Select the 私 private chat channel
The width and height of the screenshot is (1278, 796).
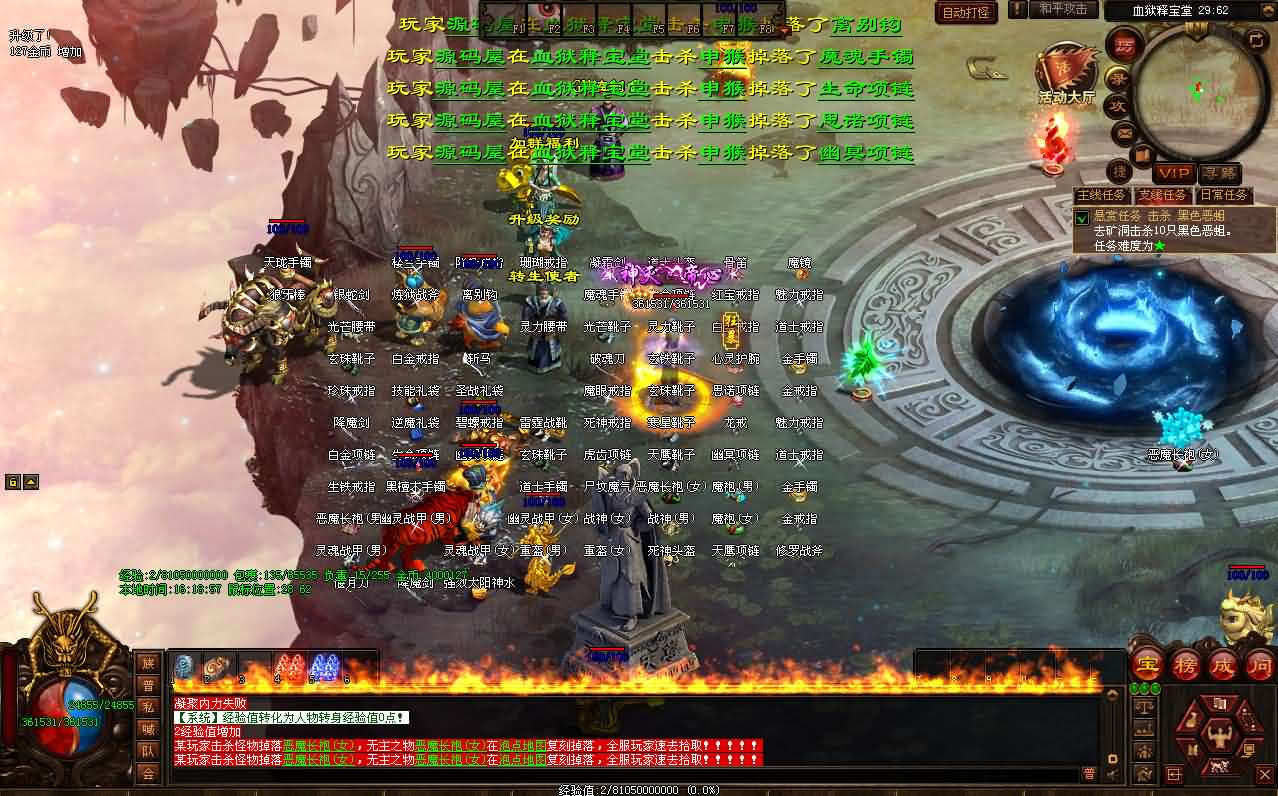[x=148, y=707]
